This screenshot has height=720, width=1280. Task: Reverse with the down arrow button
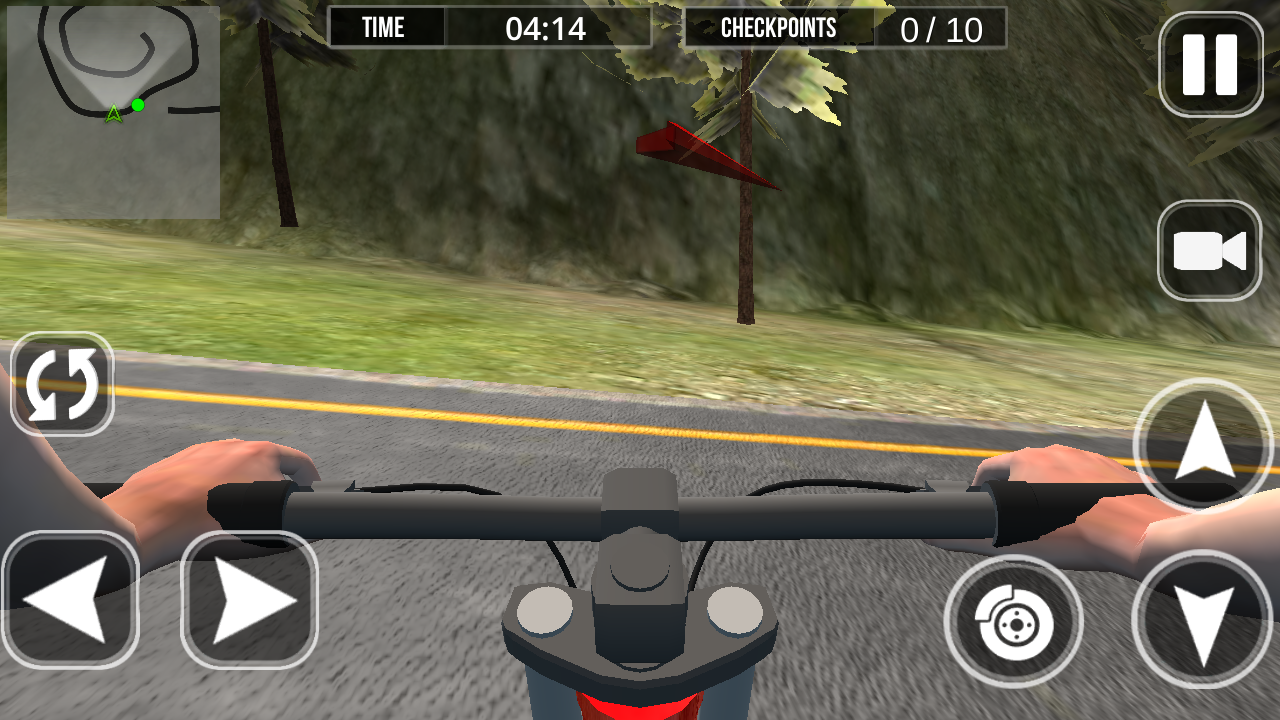[1202, 620]
